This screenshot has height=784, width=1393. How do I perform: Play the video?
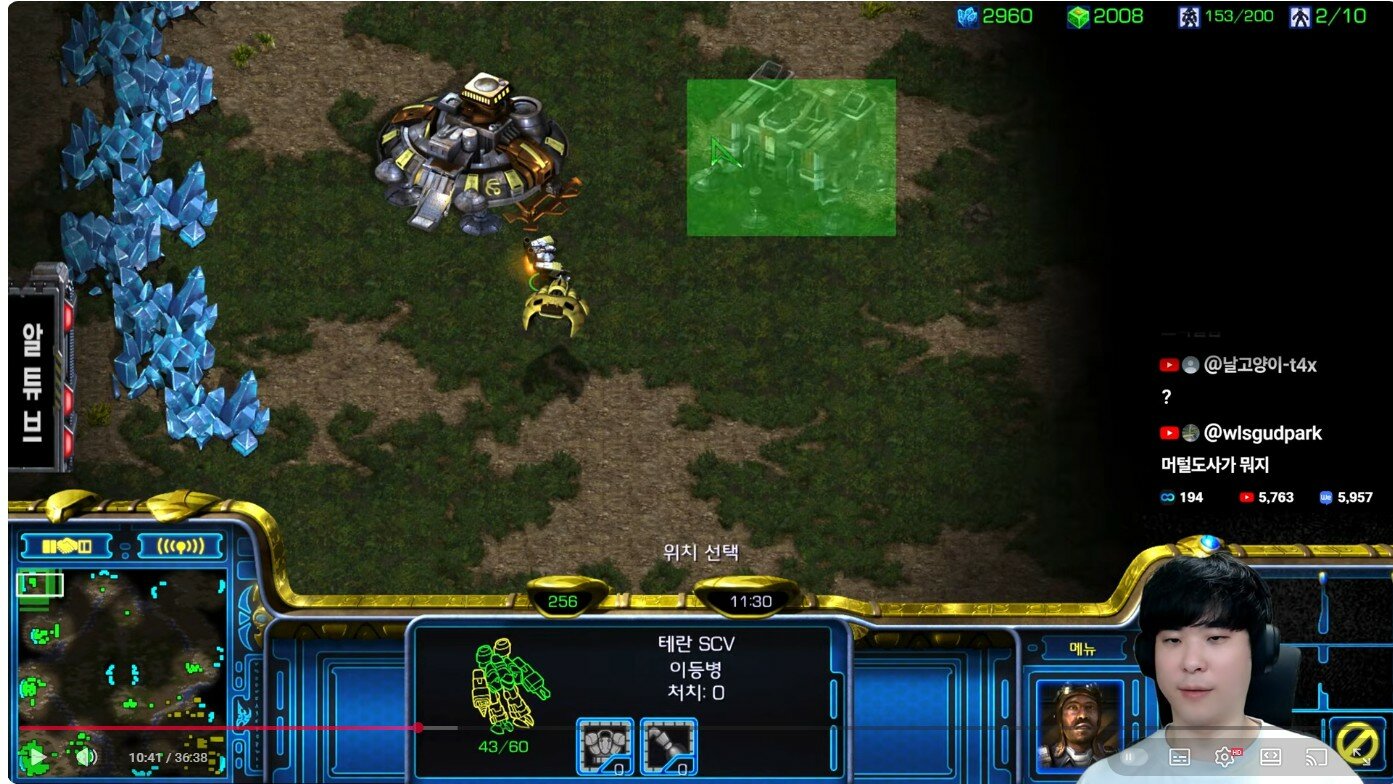36,757
